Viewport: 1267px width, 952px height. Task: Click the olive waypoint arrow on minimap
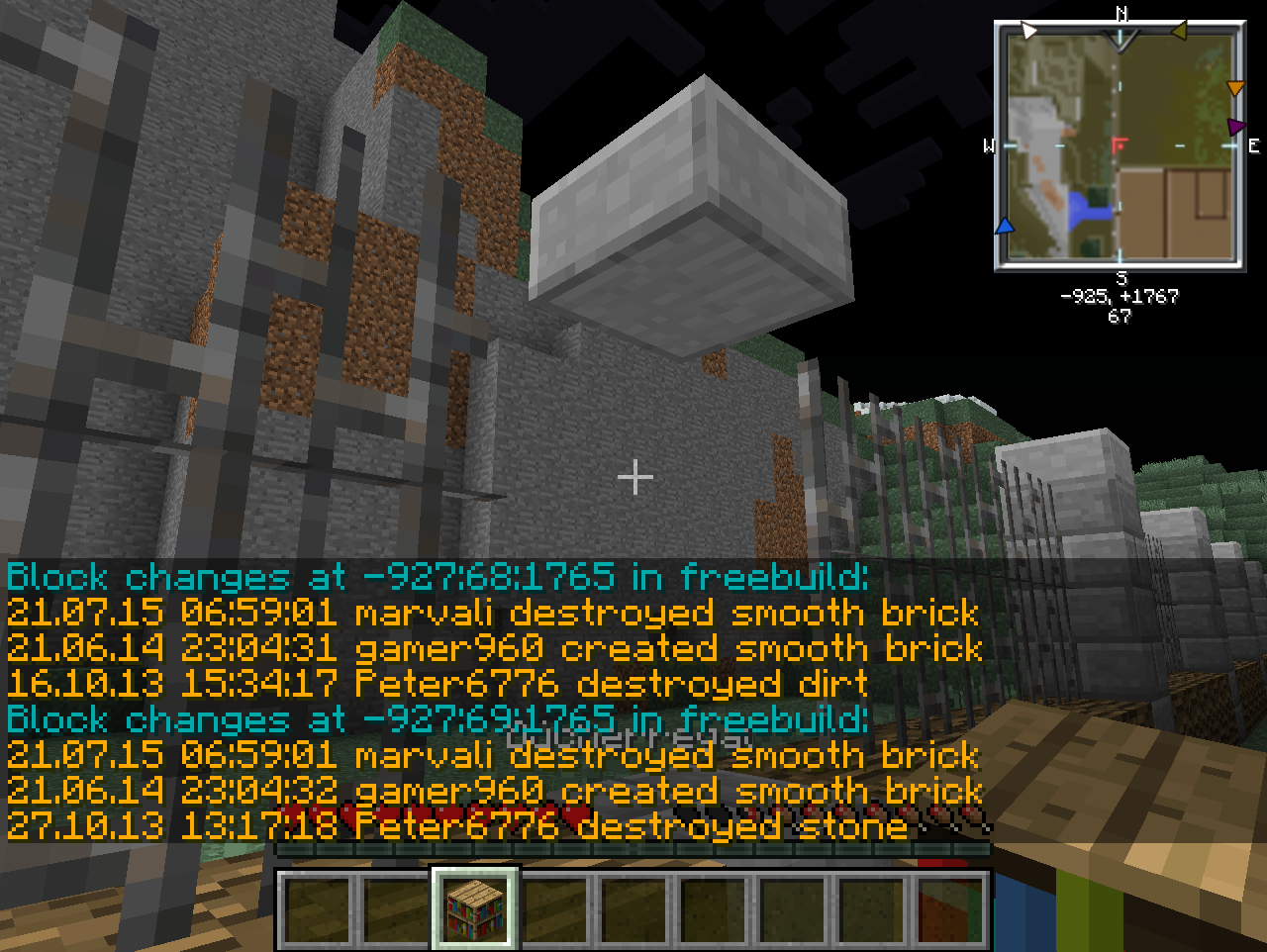tap(1179, 31)
